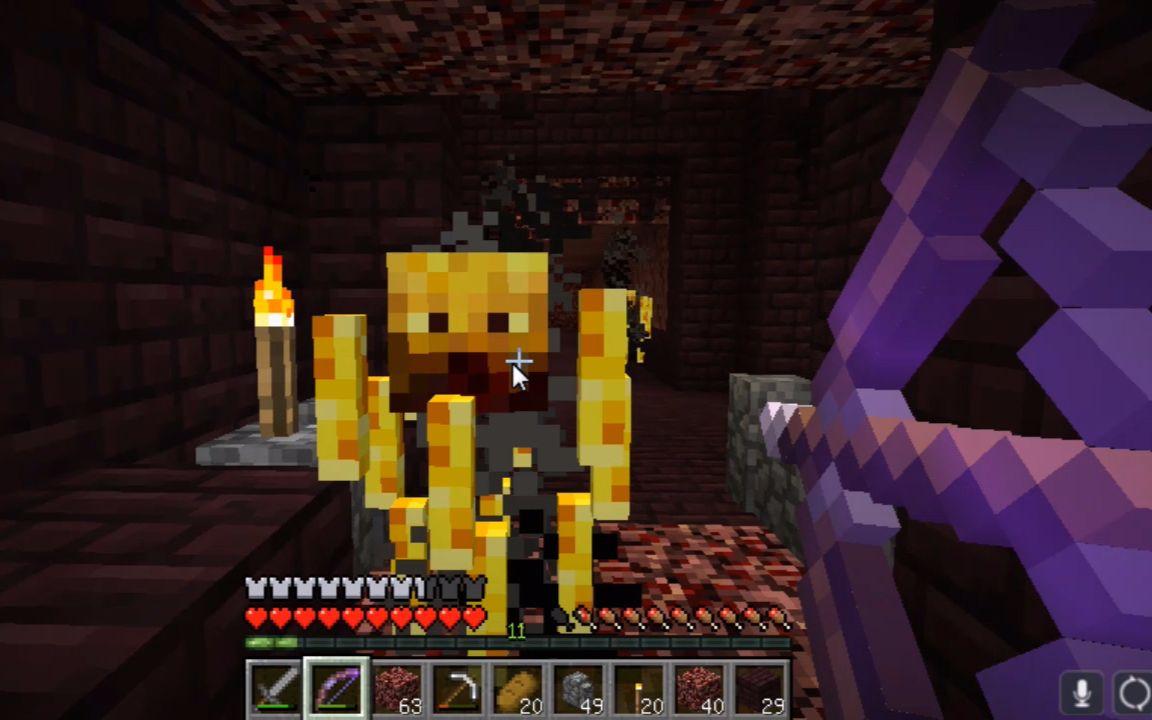
Task: Toggle the microphone overlay button
Action: pyautogui.click(x=1081, y=693)
